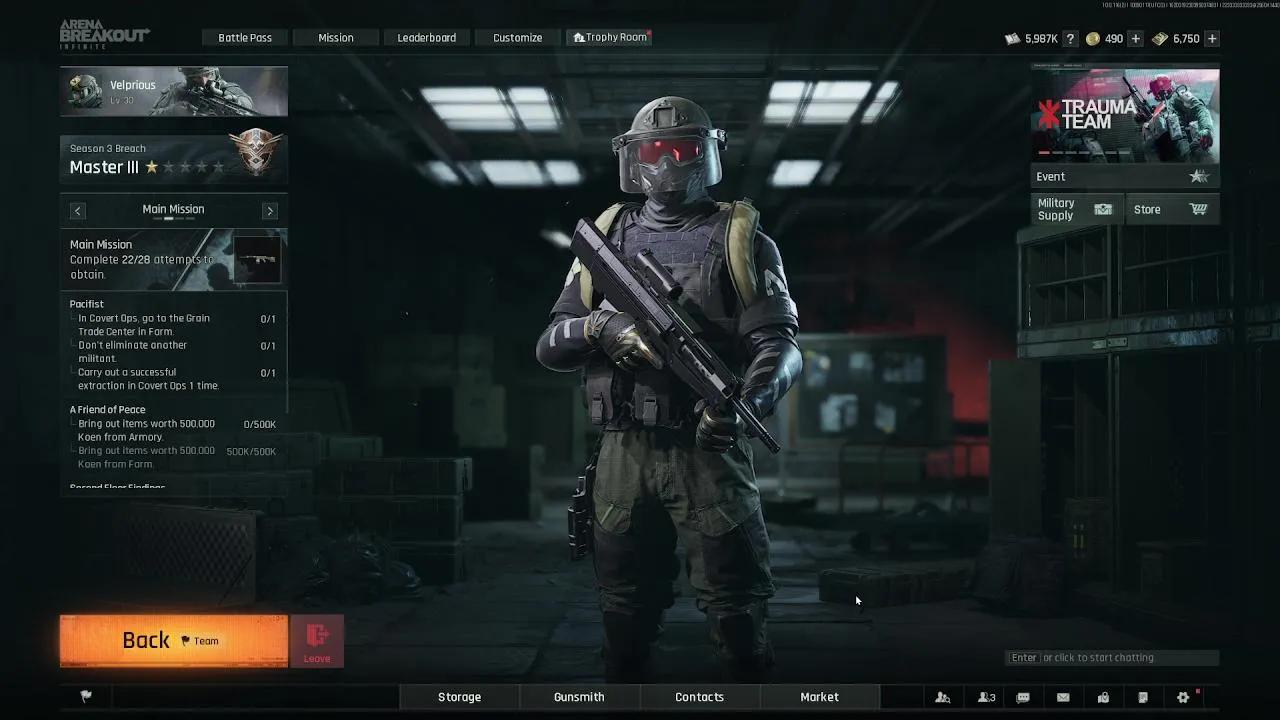Go to the Gunsmith
Screen dimensions: 1280x720
(579, 697)
